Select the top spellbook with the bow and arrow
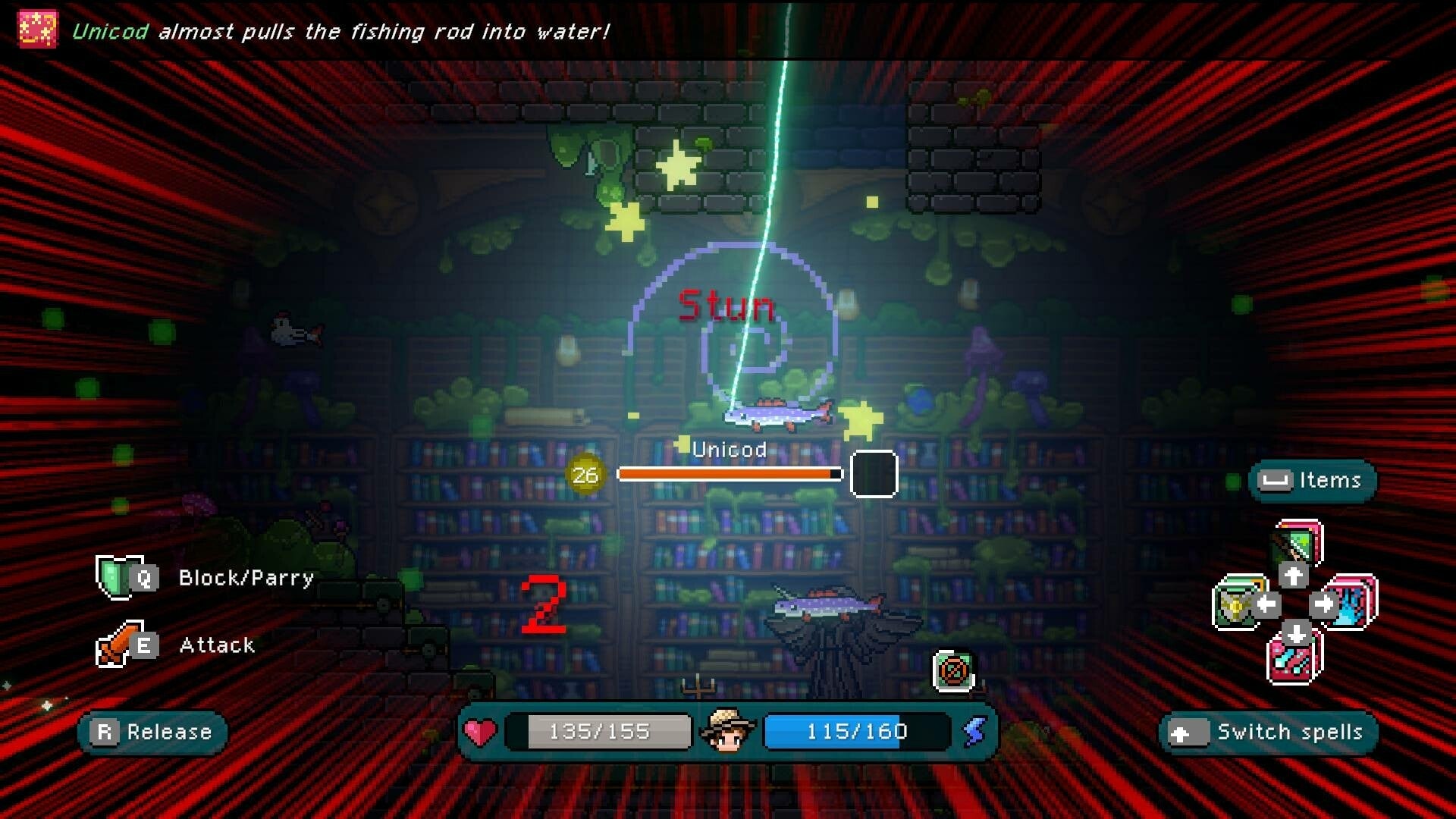Image resolution: width=1456 pixels, height=819 pixels. [x=1293, y=542]
